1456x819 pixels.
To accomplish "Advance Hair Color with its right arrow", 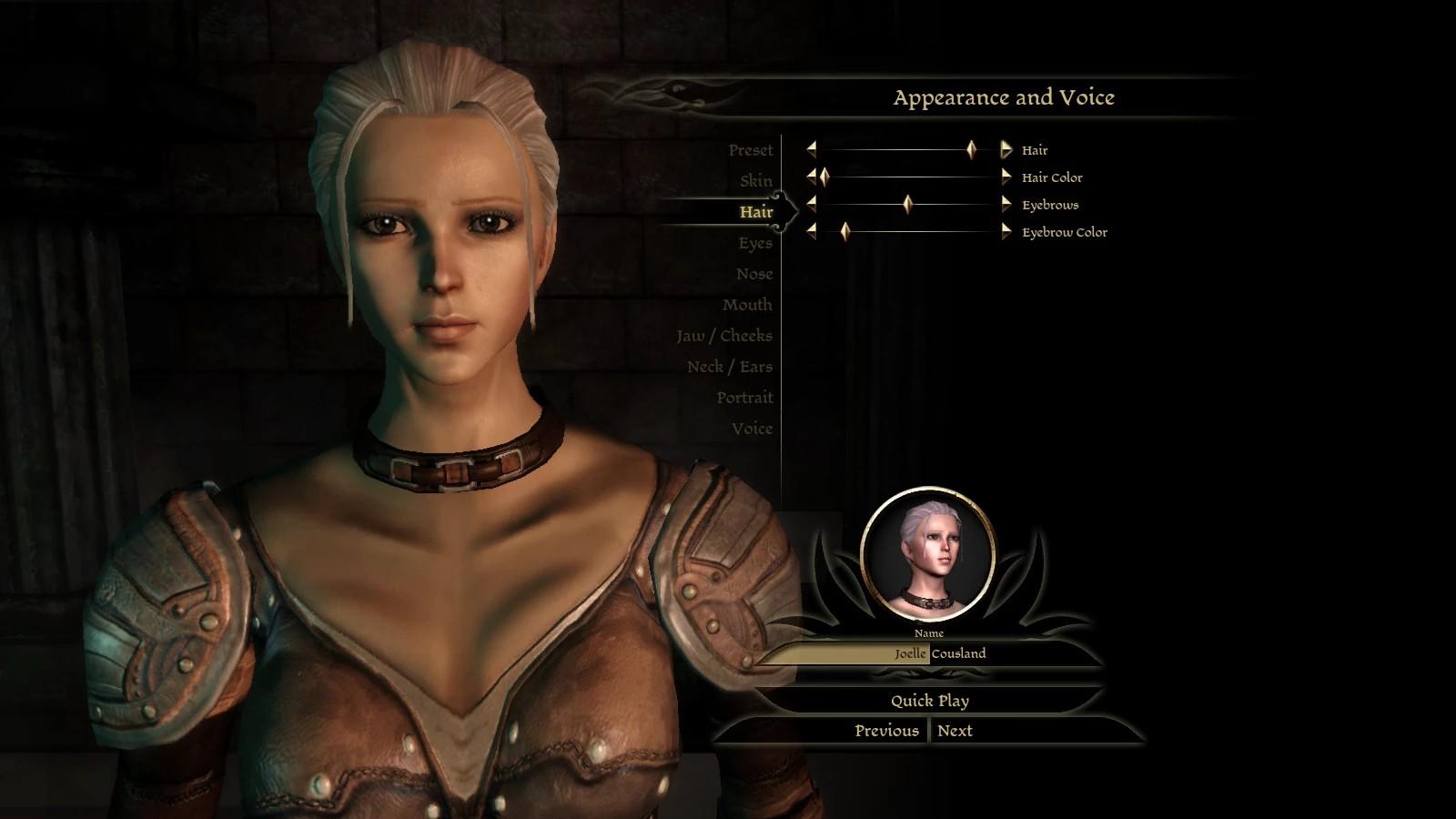I will click(1006, 177).
